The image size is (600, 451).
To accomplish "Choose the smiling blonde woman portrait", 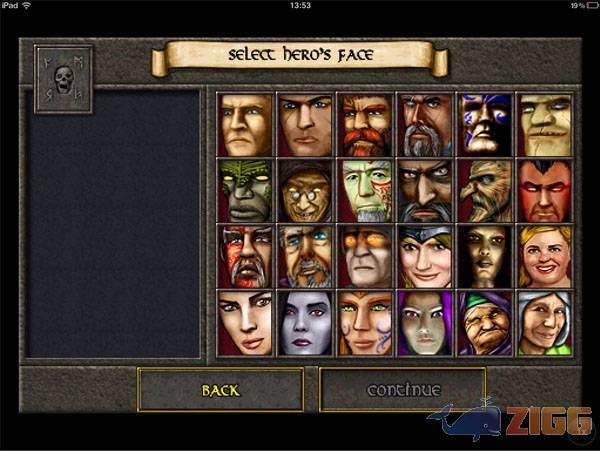I will 544,256.
